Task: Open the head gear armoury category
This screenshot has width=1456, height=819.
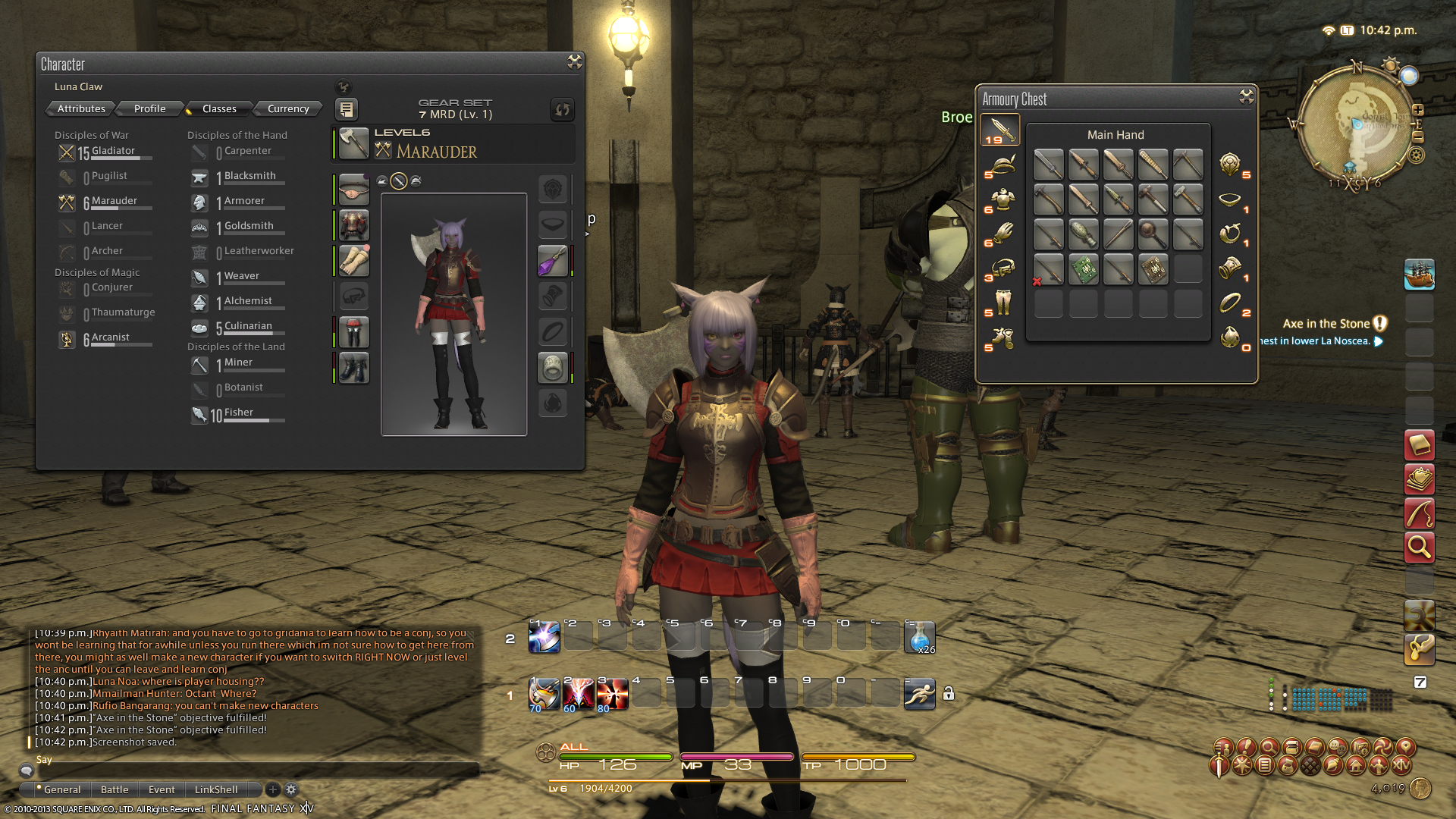Action: tap(1002, 165)
